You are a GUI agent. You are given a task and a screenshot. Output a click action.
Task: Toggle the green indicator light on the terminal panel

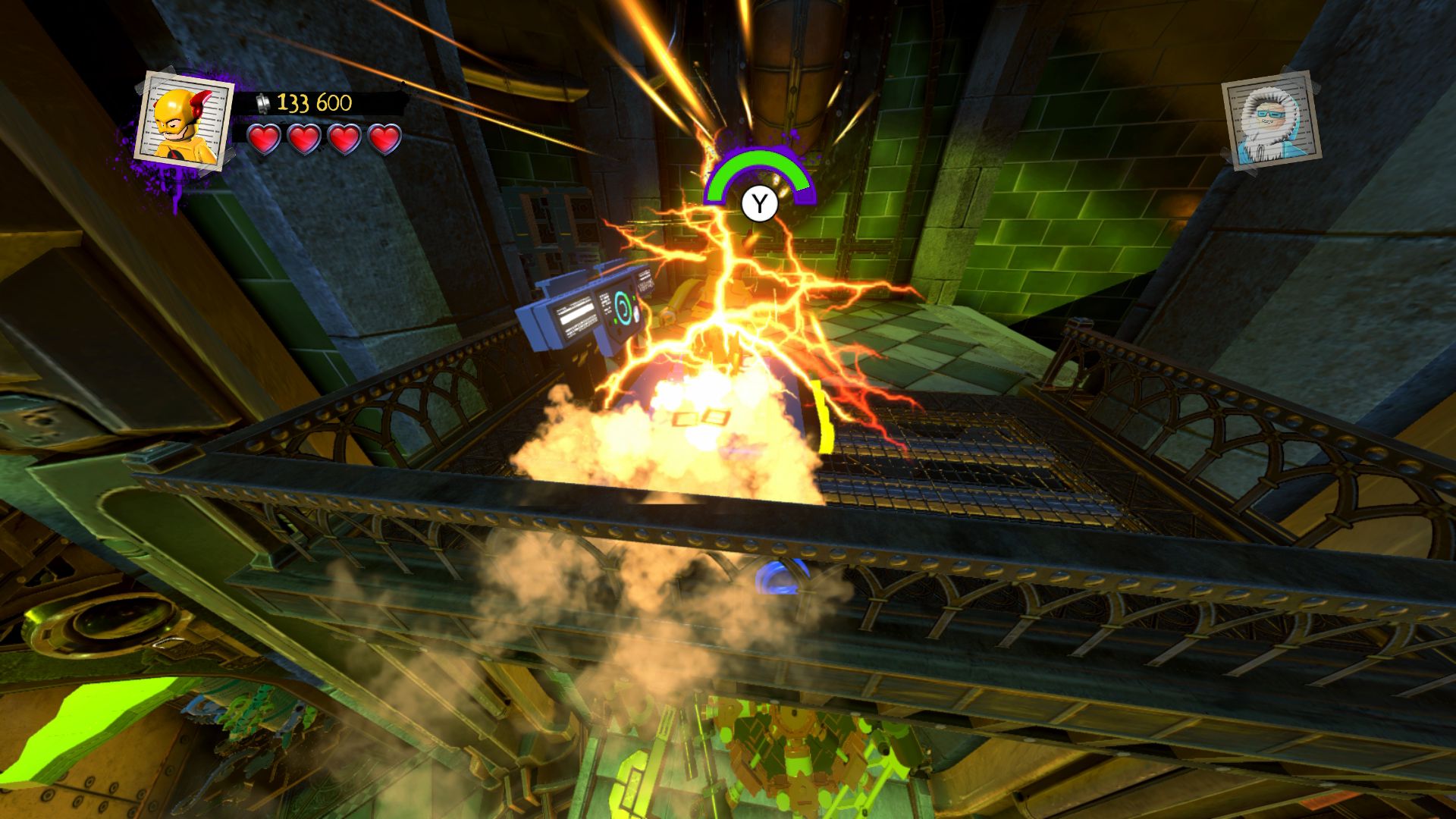coord(634,300)
